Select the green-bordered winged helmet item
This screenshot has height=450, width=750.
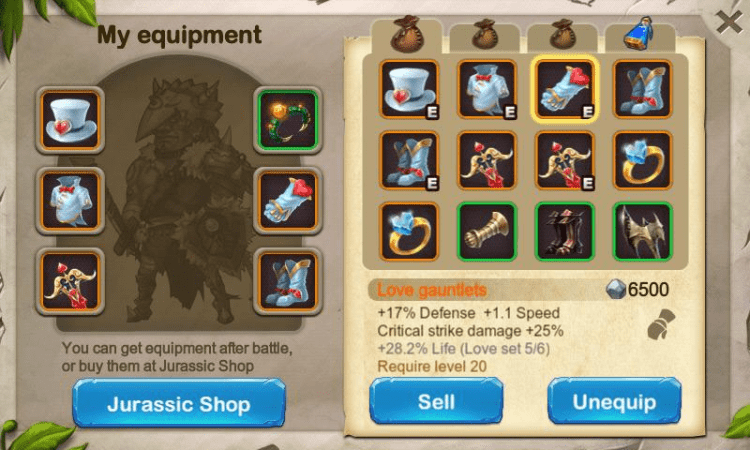[642, 232]
